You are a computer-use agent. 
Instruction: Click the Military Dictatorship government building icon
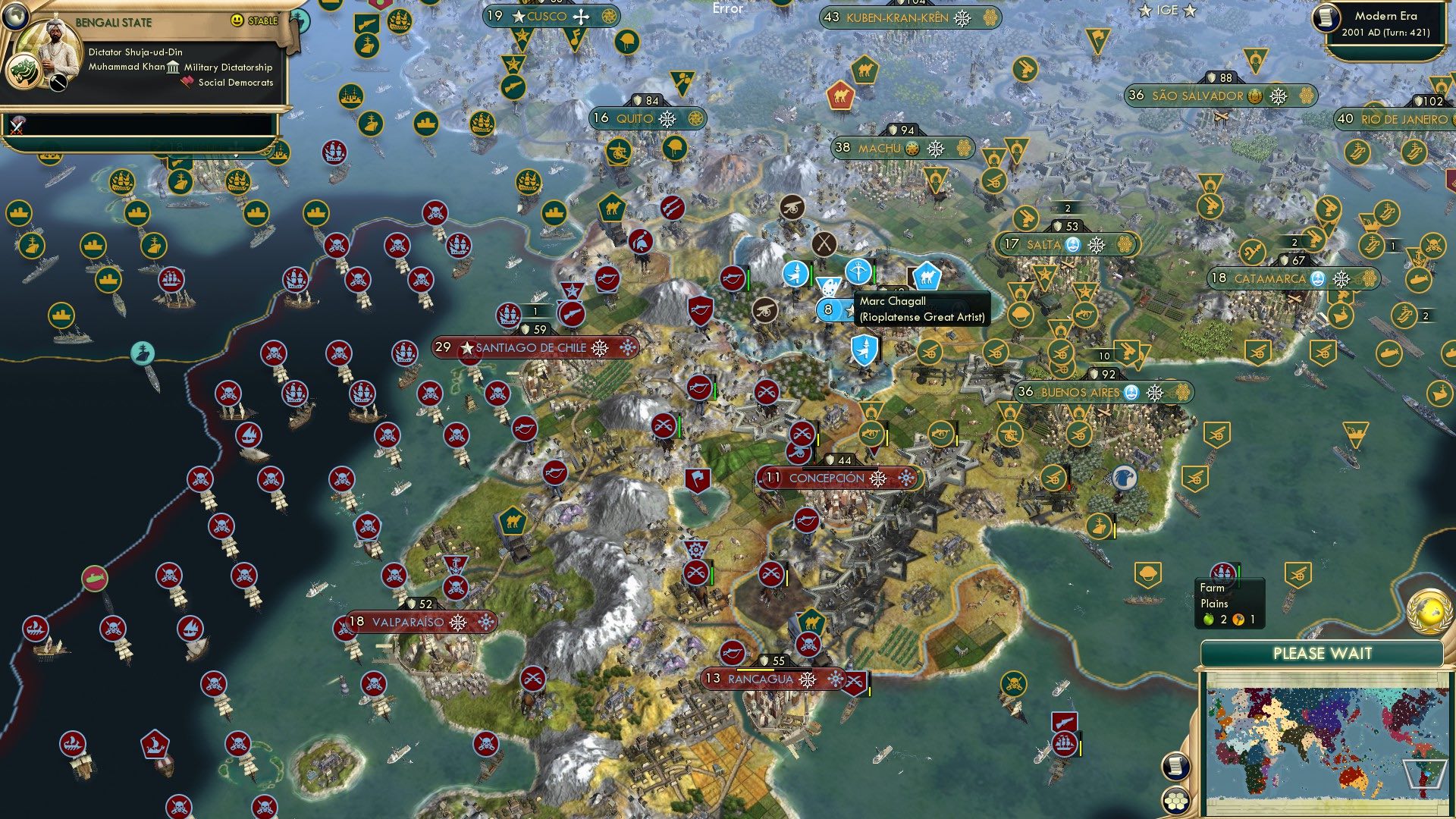(173, 67)
